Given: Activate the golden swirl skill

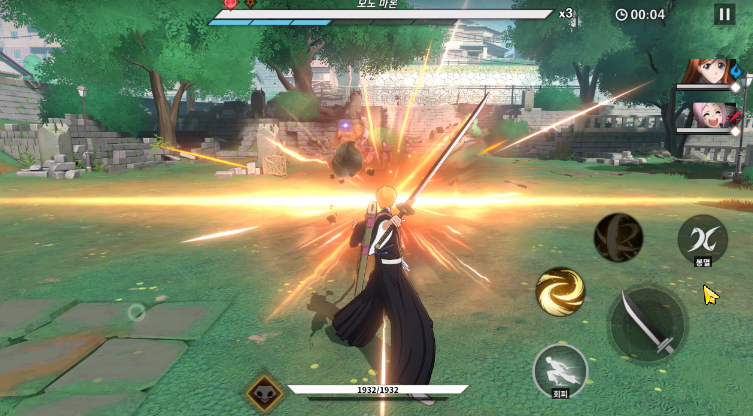Looking at the screenshot, I should click(x=560, y=291).
